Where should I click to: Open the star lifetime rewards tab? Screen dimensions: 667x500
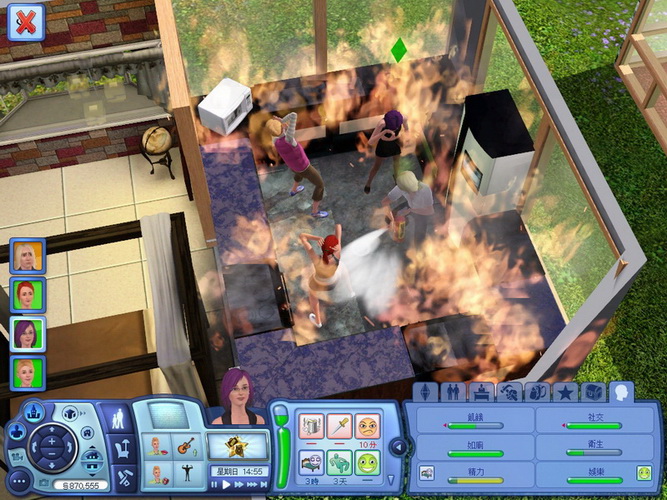click(x=564, y=392)
